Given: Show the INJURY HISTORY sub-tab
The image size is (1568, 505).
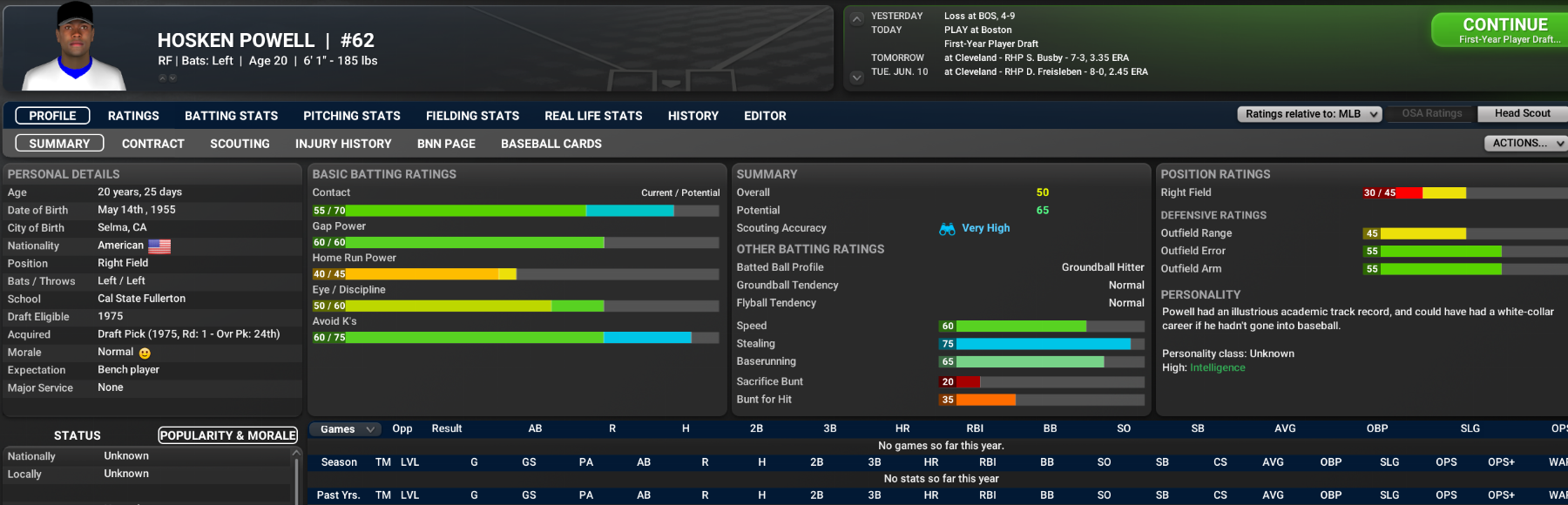Looking at the screenshot, I should (343, 144).
